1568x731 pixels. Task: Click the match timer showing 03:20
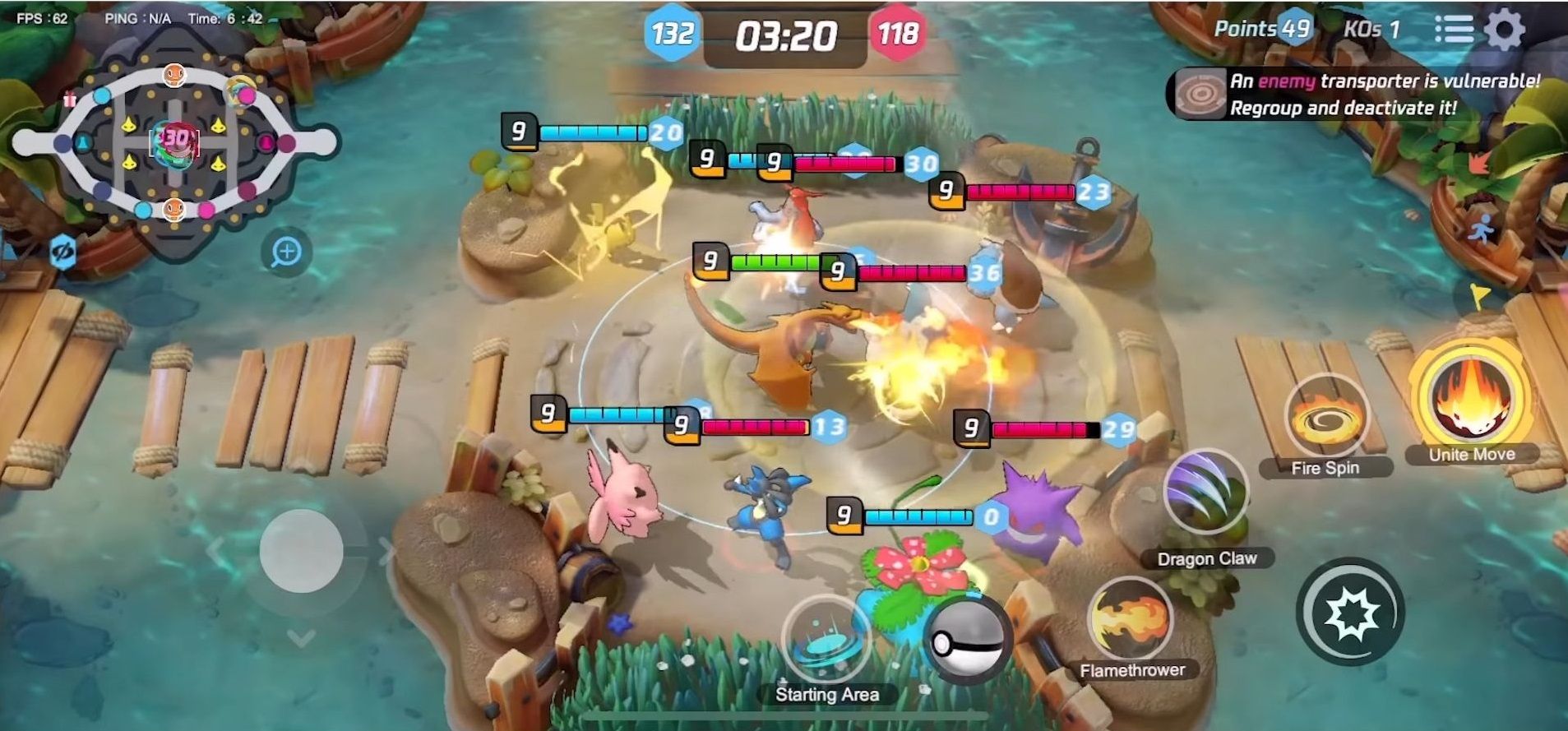pyautogui.click(x=785, y=35)
